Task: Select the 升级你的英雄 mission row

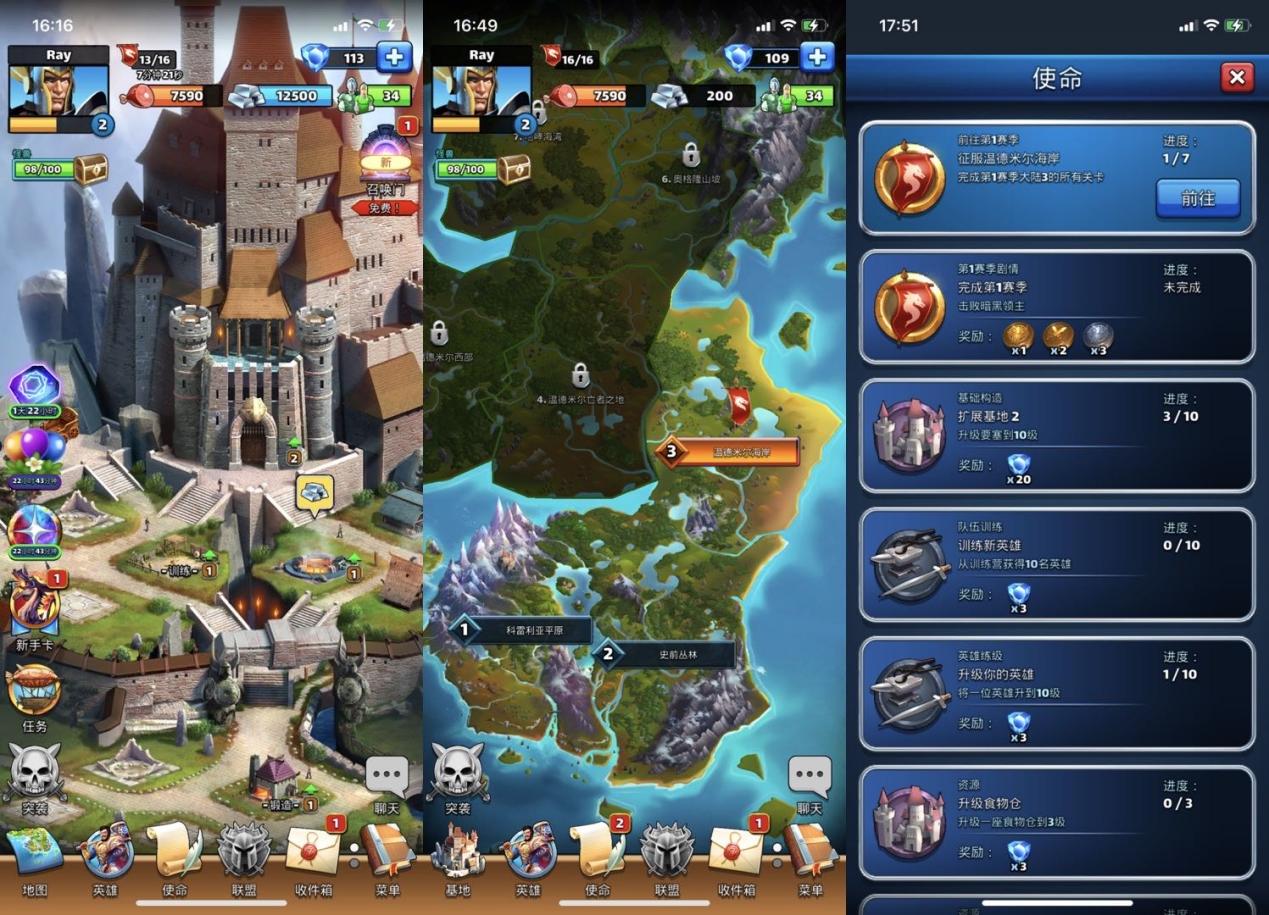Action: pyautogui.click(x=1056, y=693)
